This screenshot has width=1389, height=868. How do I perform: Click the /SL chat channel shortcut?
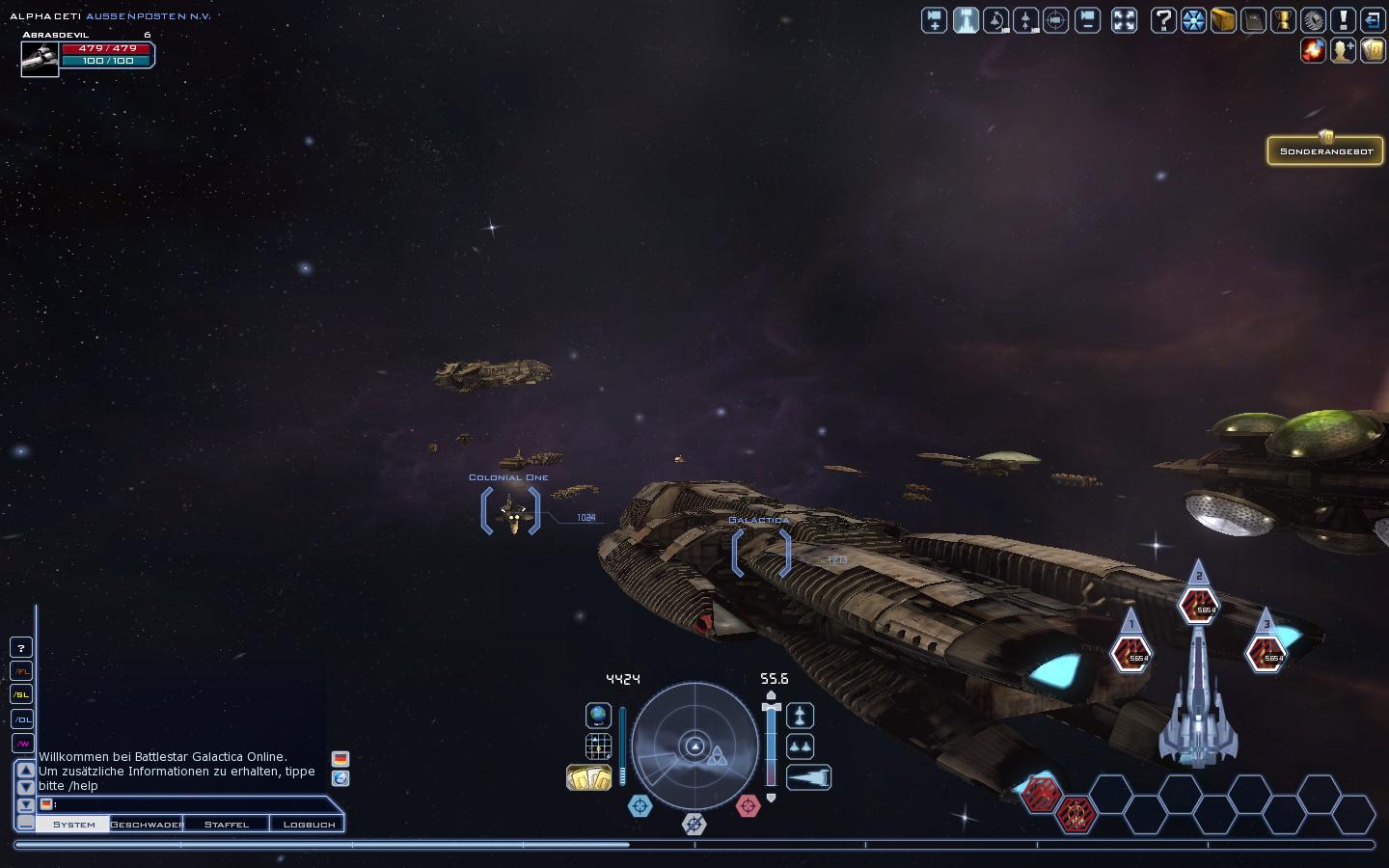(x=21, y=694)
